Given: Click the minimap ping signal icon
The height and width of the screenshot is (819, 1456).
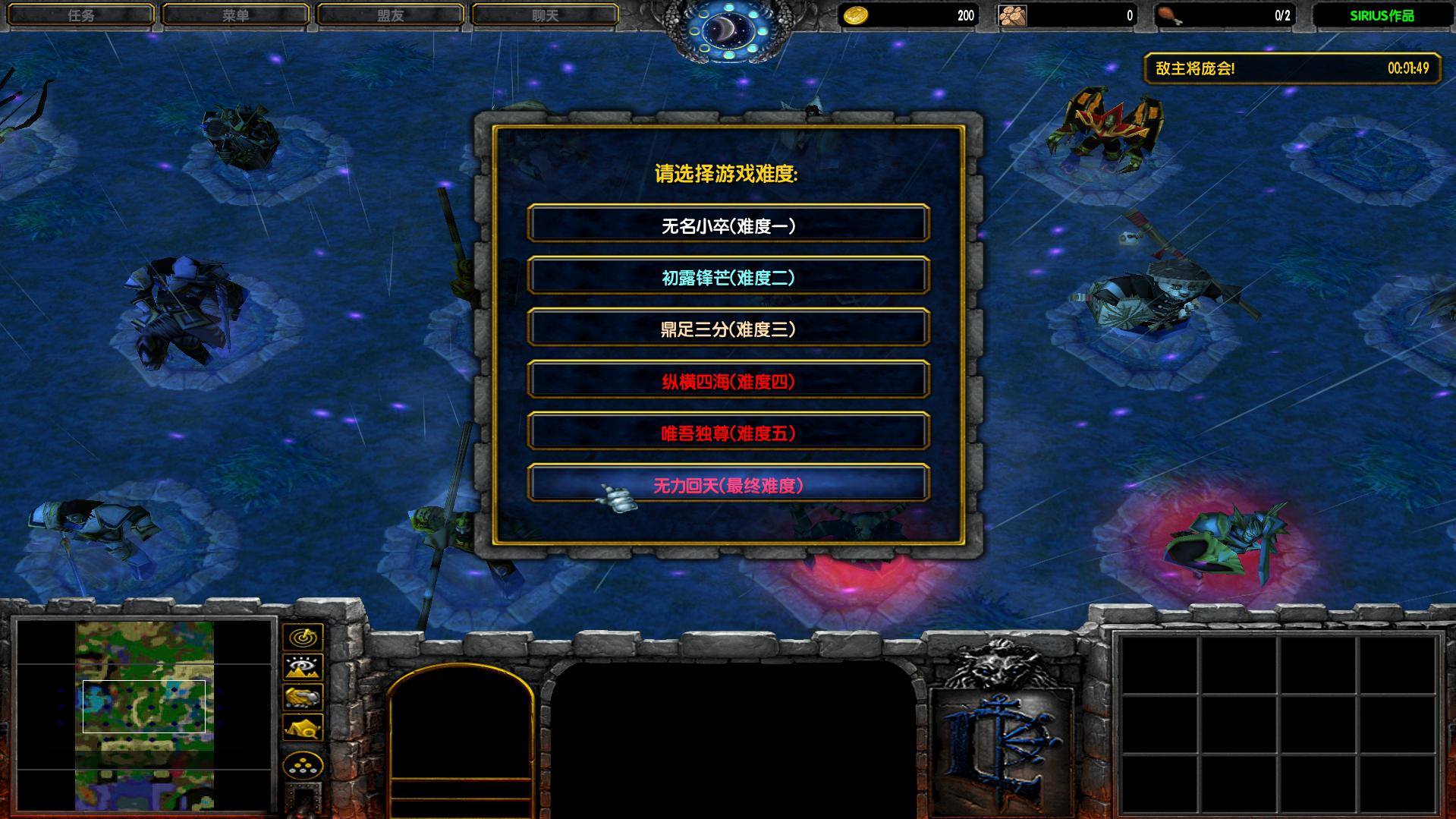Looking at the screenshot, I should (x=303, y=638).
